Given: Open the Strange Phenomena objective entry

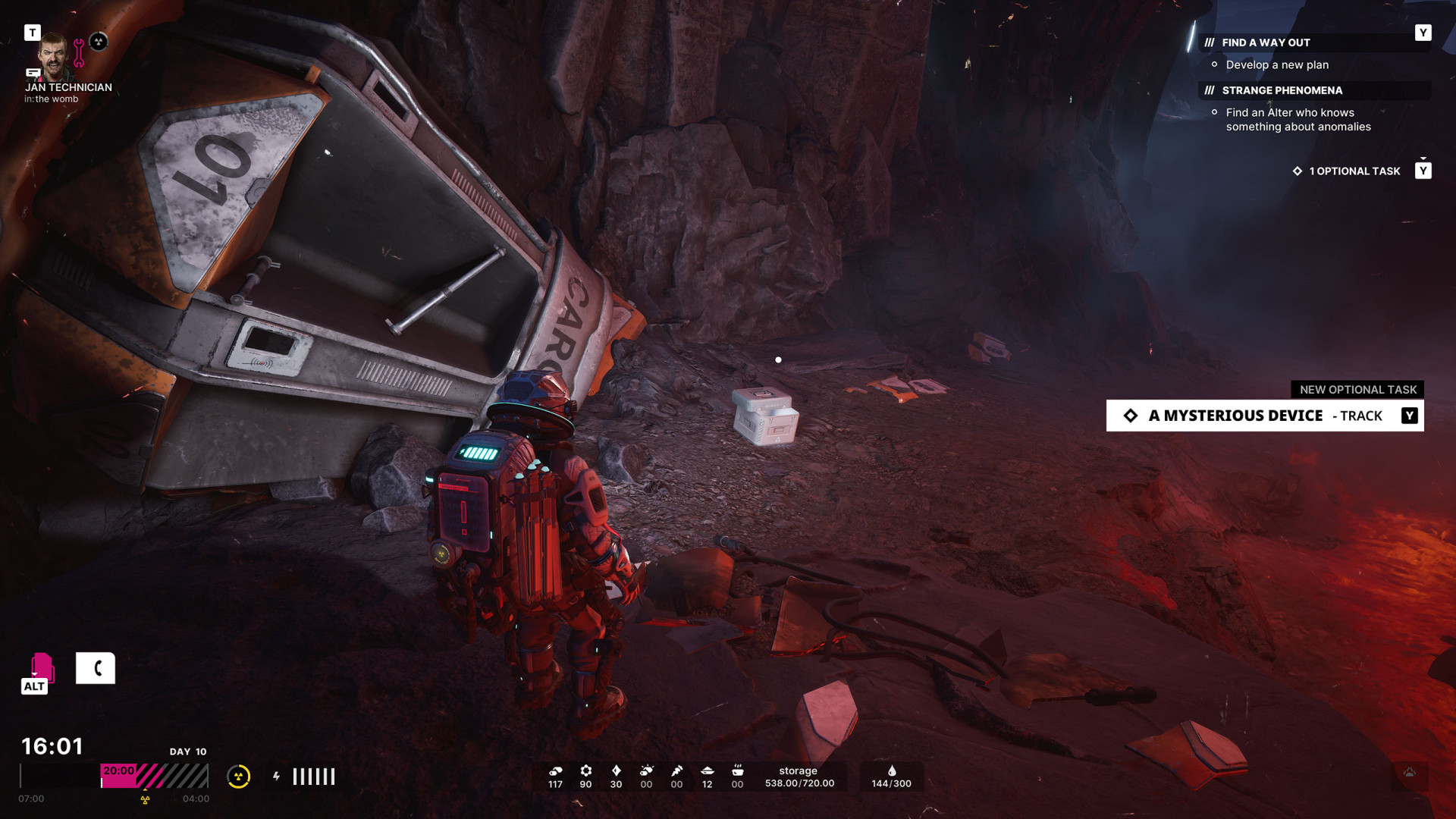Looking at the screenshot, I should click(x=1282, y=90).
